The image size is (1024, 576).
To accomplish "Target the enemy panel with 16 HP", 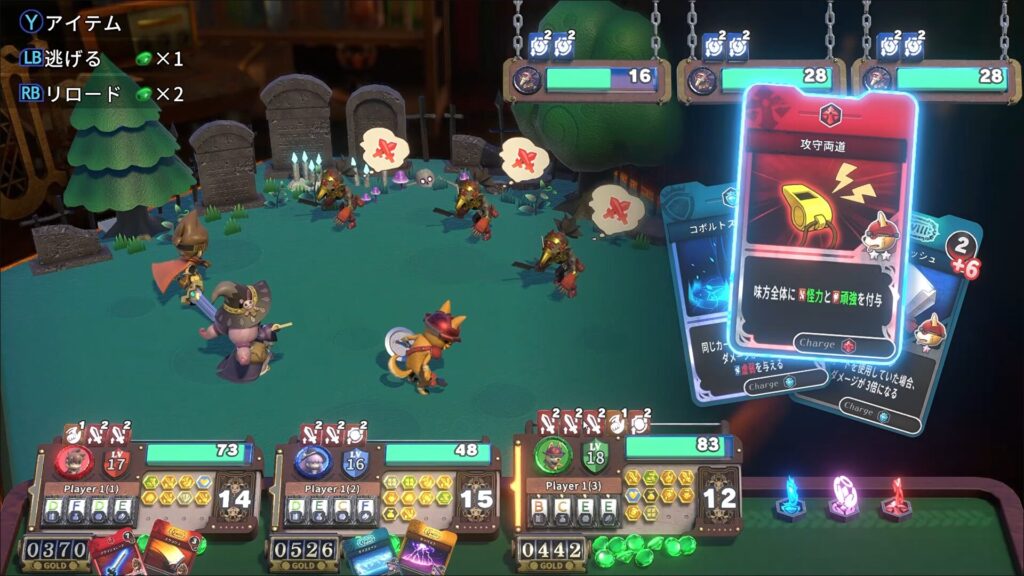I will pos(587,78).
